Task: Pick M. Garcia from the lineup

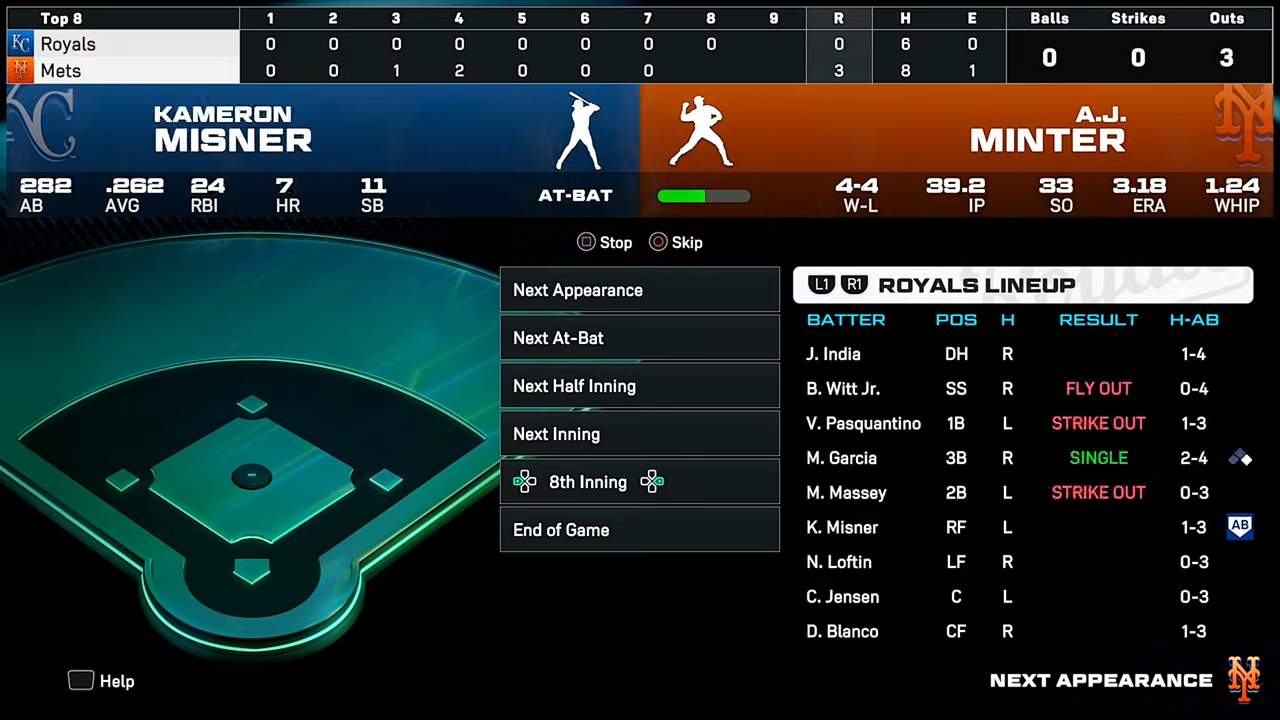Action: pos(842,458)
